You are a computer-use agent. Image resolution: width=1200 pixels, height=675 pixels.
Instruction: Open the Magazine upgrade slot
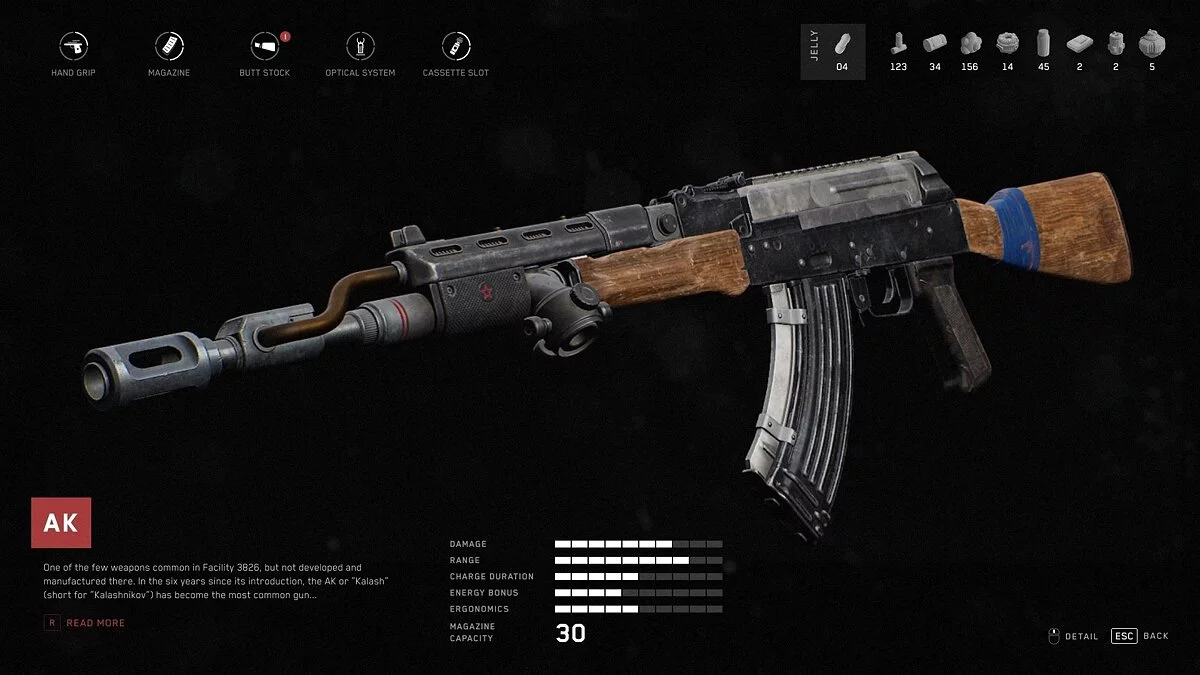pos(169,47)
